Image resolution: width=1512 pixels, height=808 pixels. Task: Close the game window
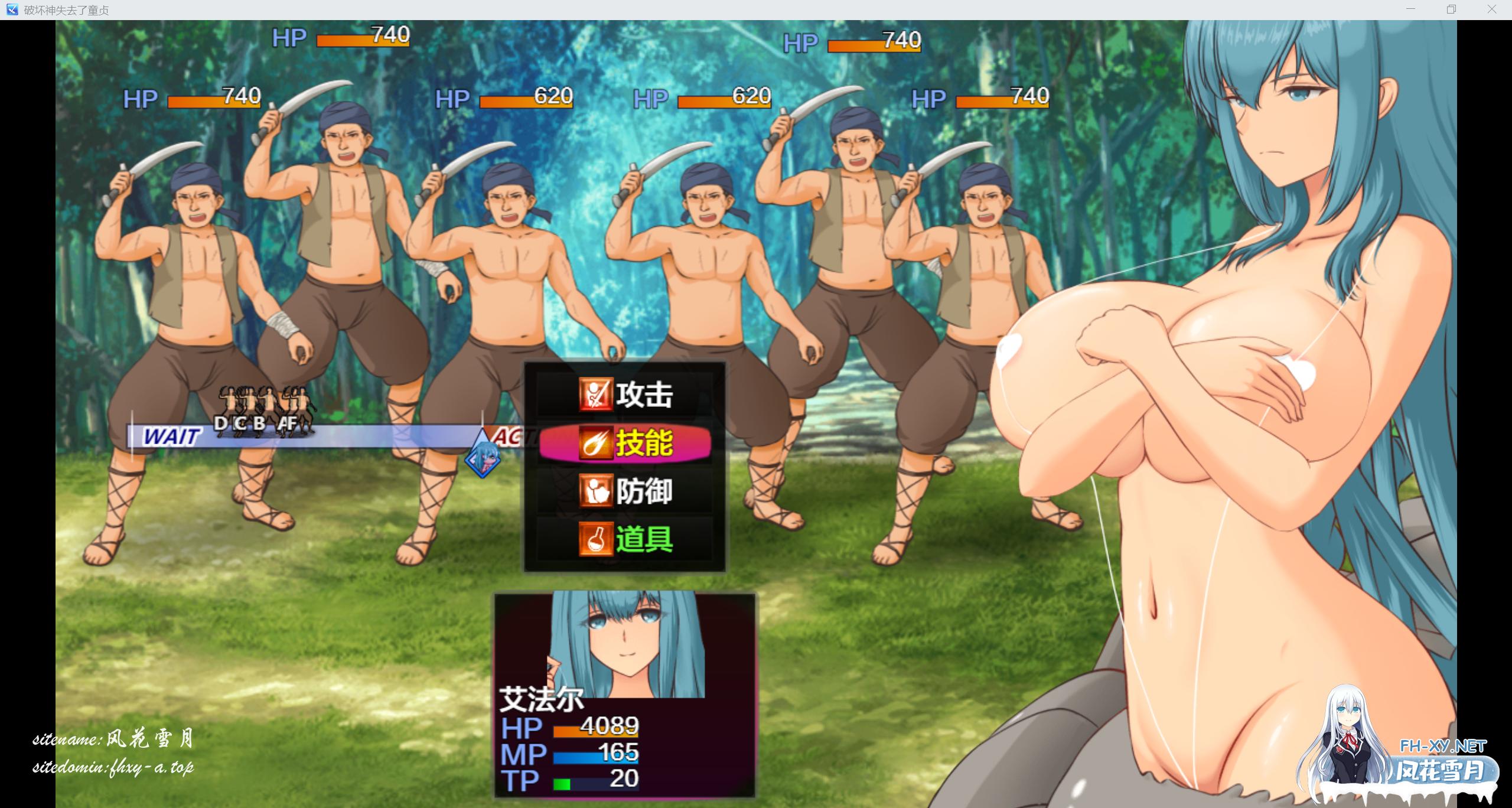[1491, 9]
